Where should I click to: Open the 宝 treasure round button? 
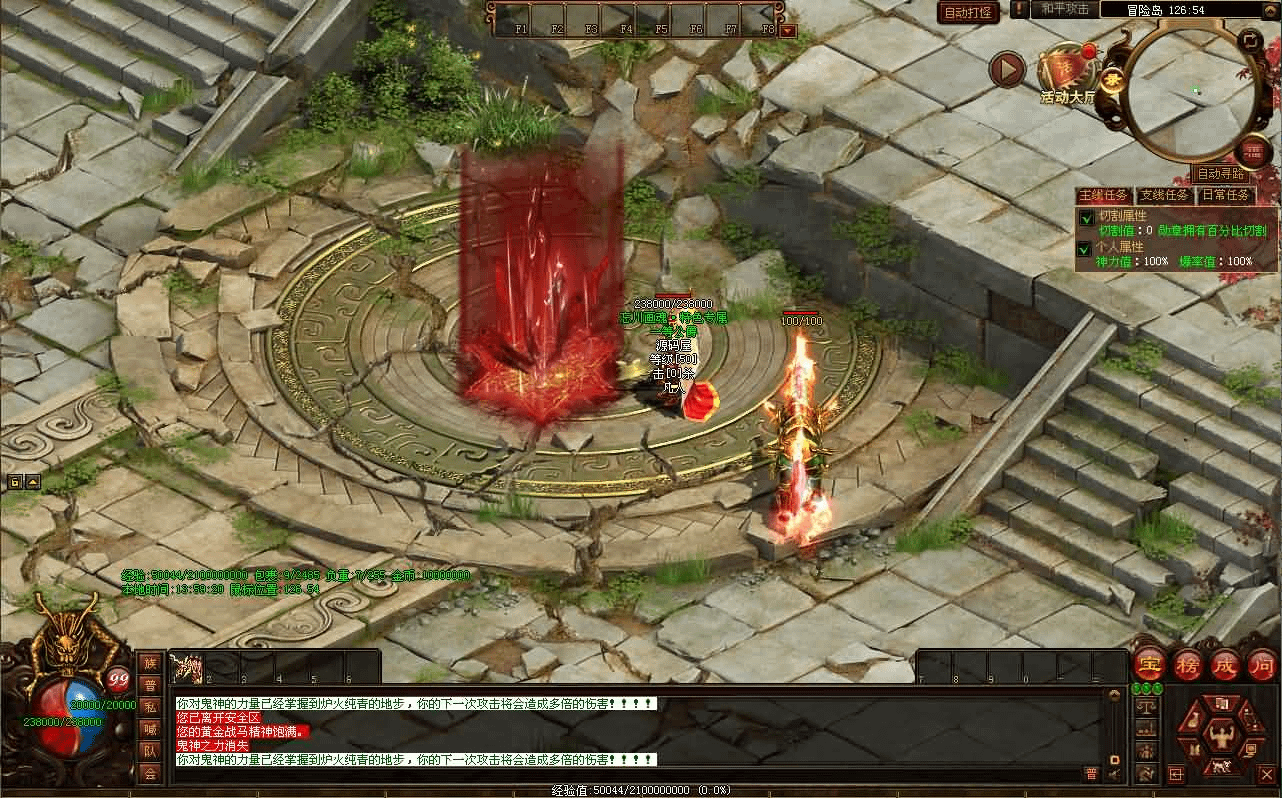point(1148,664)
